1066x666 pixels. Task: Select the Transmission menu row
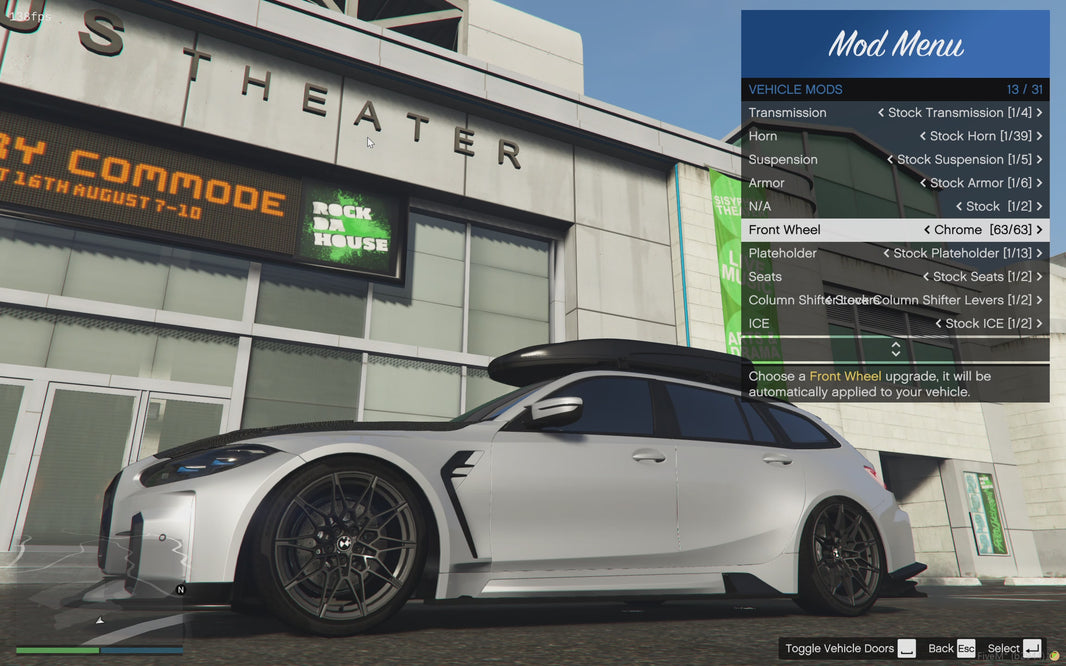(x=895, y=113)
